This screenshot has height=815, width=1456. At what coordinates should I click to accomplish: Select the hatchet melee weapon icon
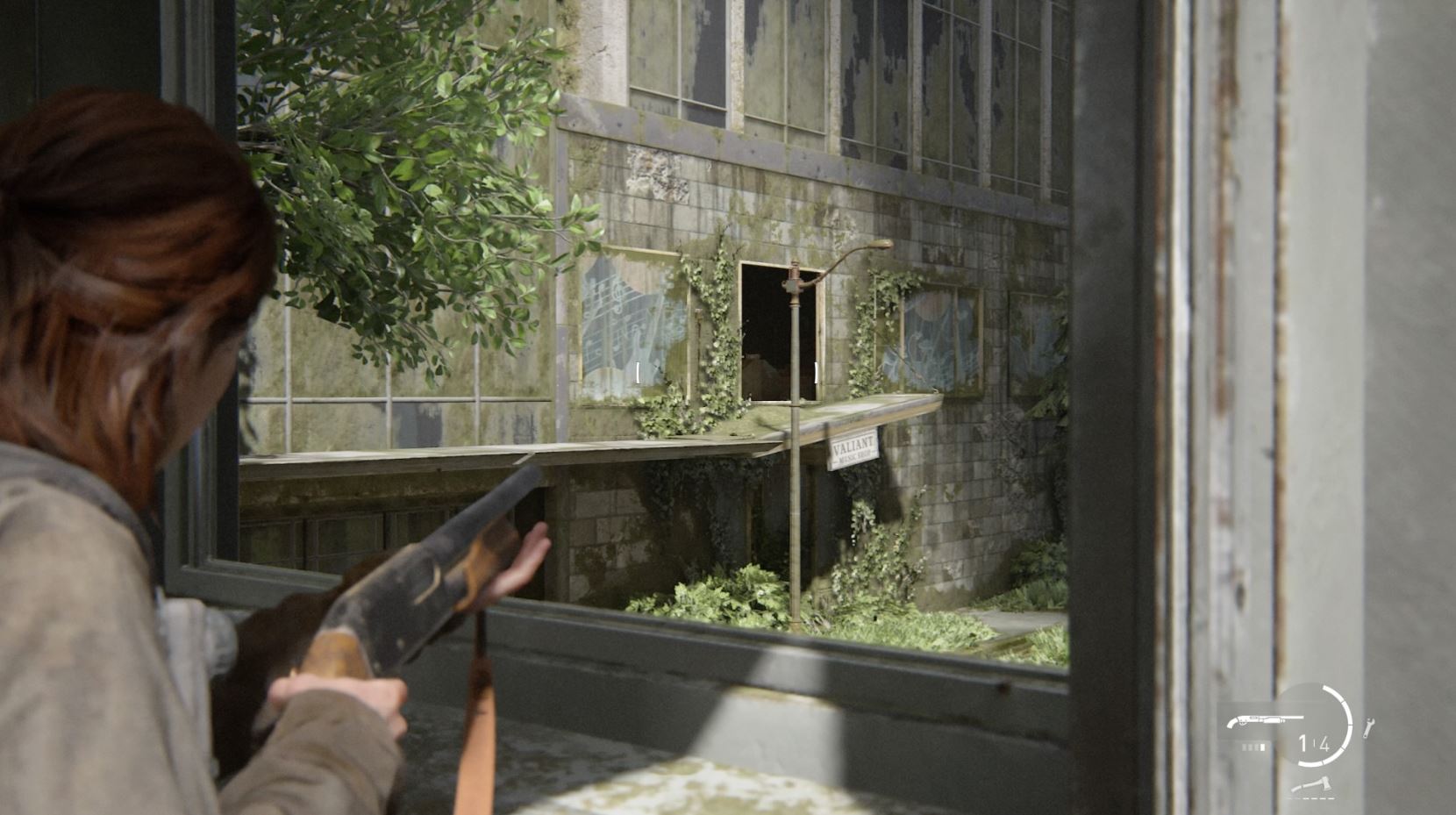(x=1311, y=785)
